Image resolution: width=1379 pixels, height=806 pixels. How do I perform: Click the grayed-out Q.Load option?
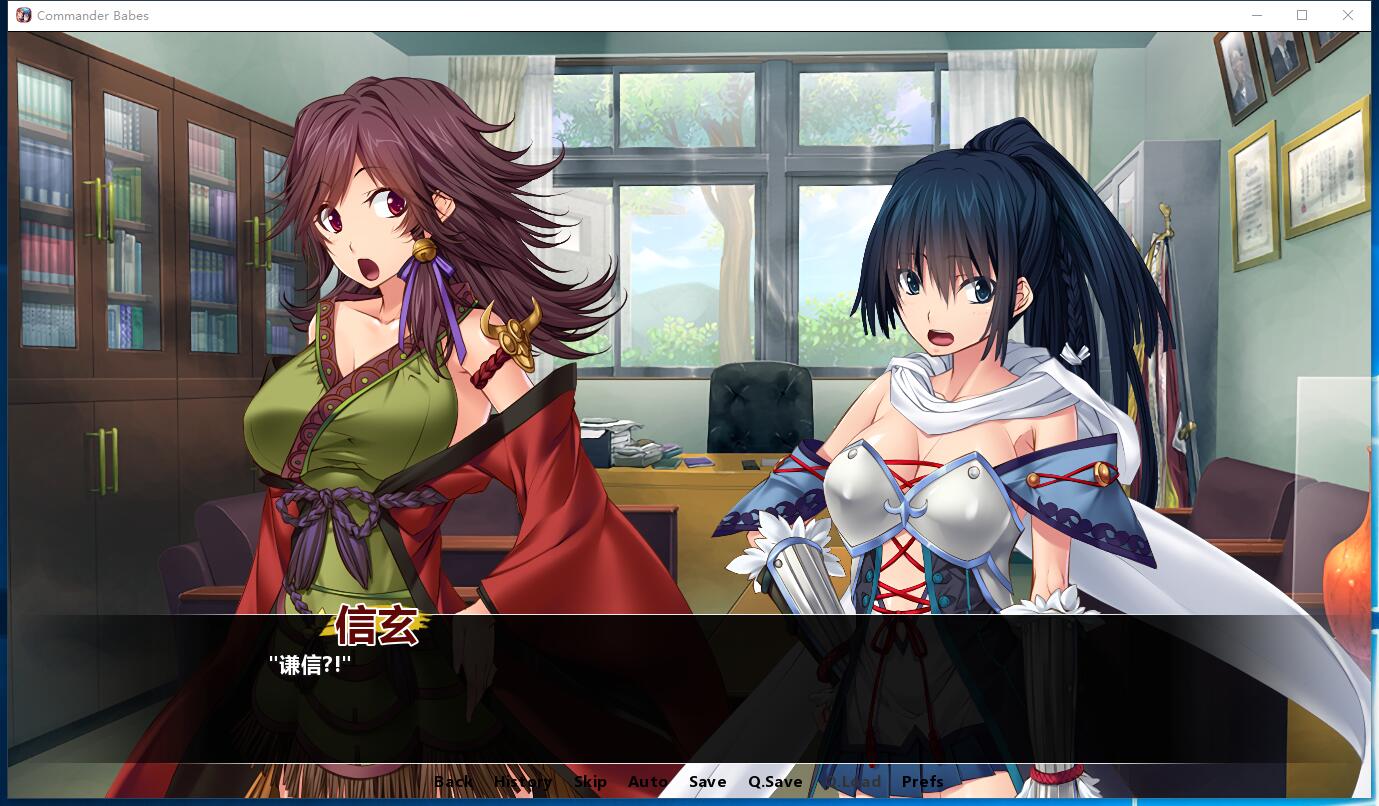click(850, 781)
